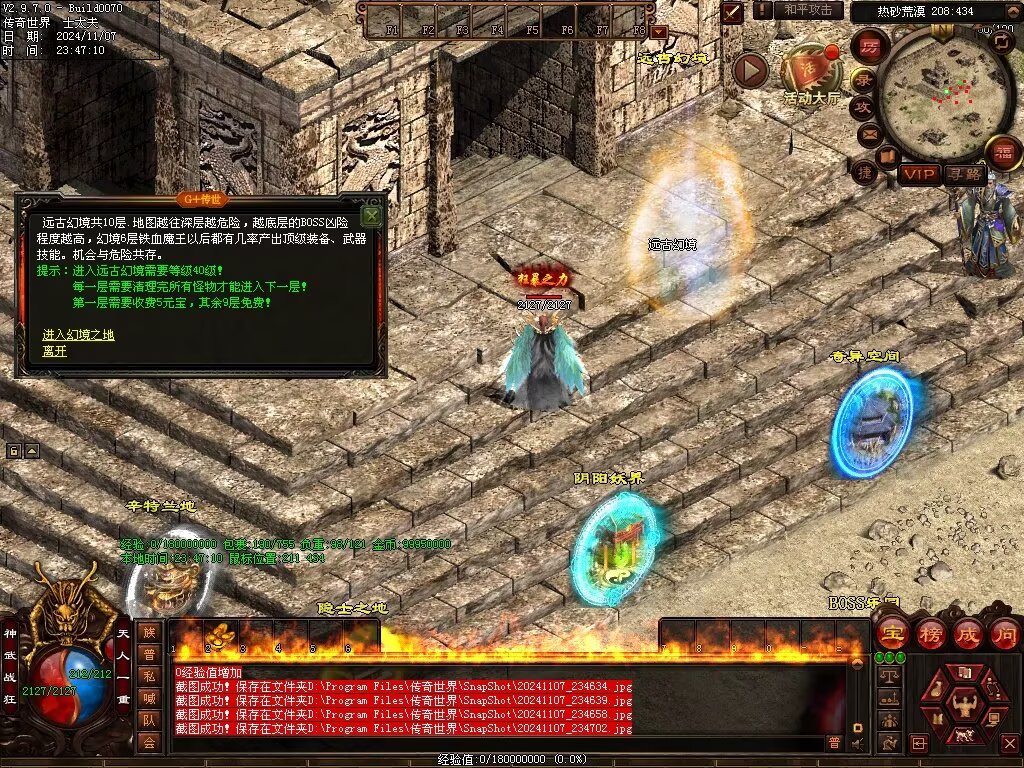This screenshot has height=768, width=1024.
Task: Select 离开 to leave the dialogue
Action: point(54,351)
